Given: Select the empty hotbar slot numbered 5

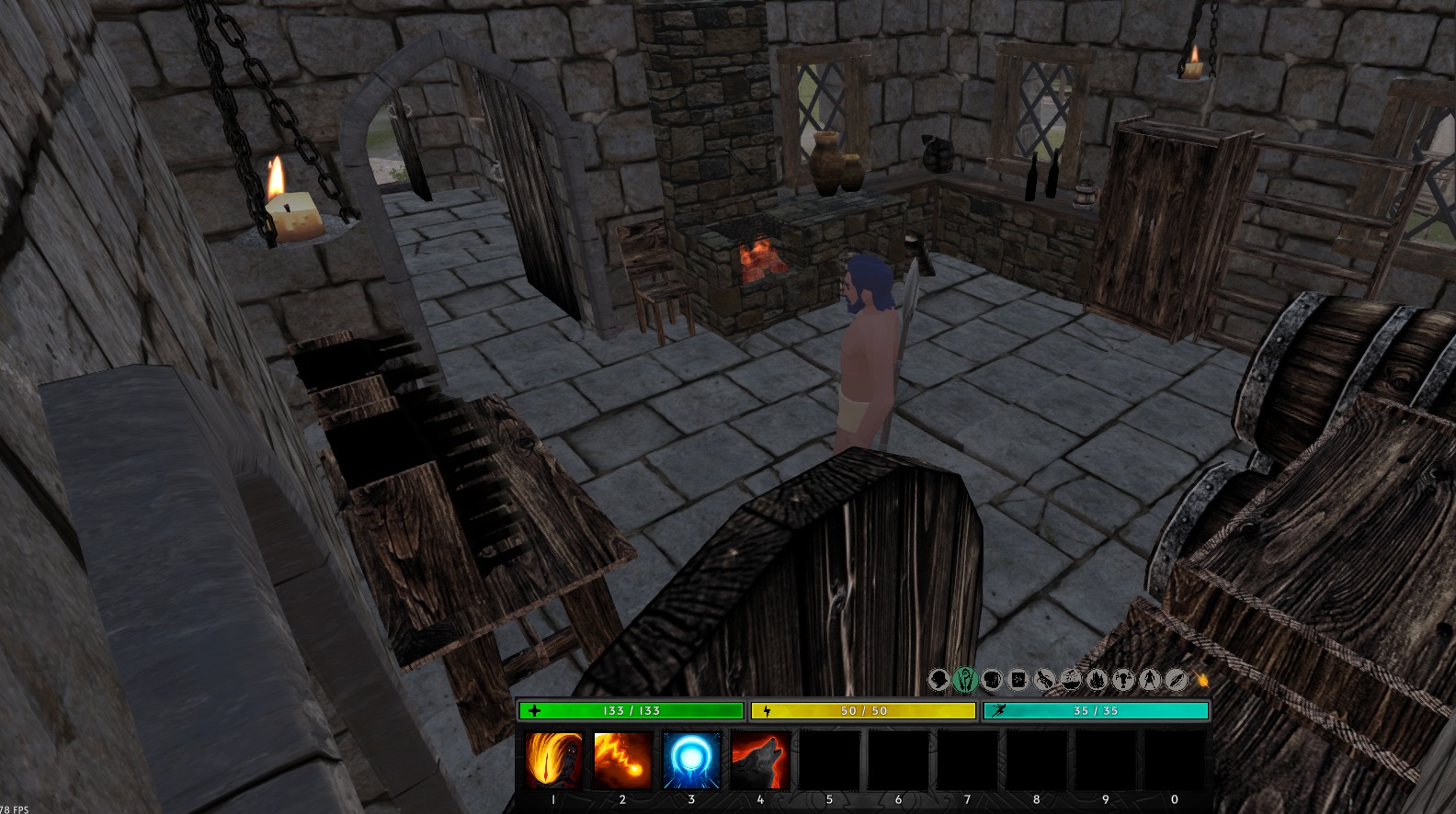Looking at the screenshot, I should [x=829, y=760].
